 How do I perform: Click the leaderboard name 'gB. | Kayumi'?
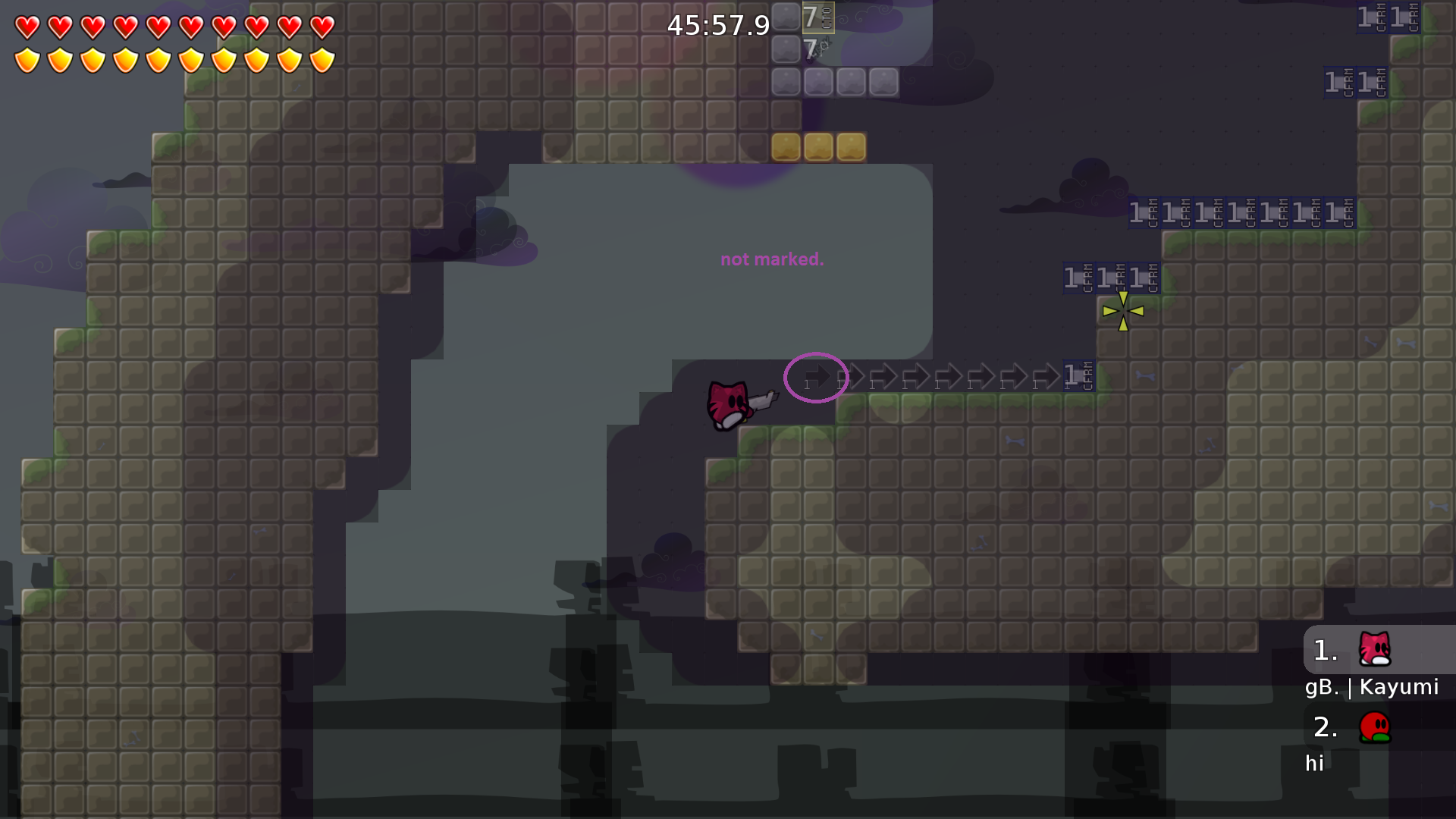click(1372, 687)
